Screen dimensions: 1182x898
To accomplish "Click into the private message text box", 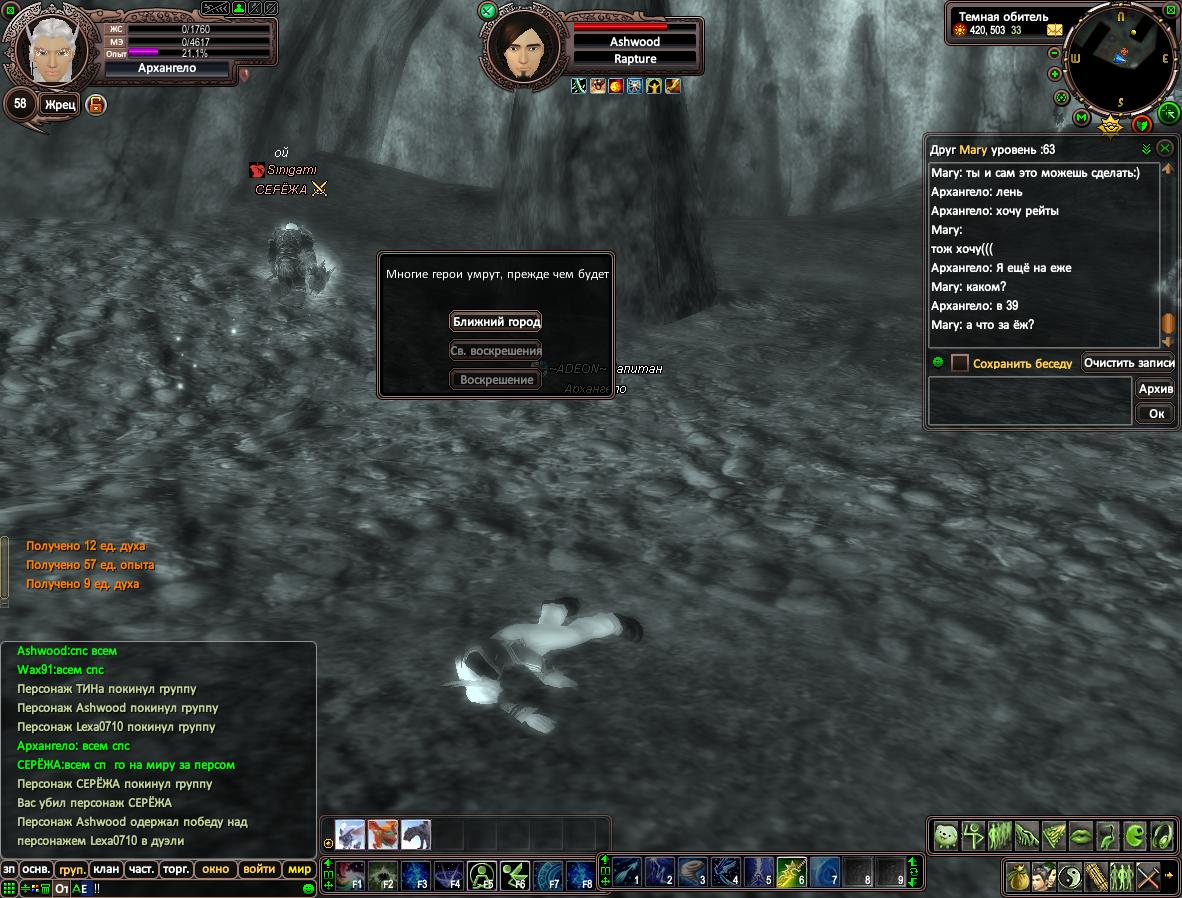I will (x=1029, y=401).
